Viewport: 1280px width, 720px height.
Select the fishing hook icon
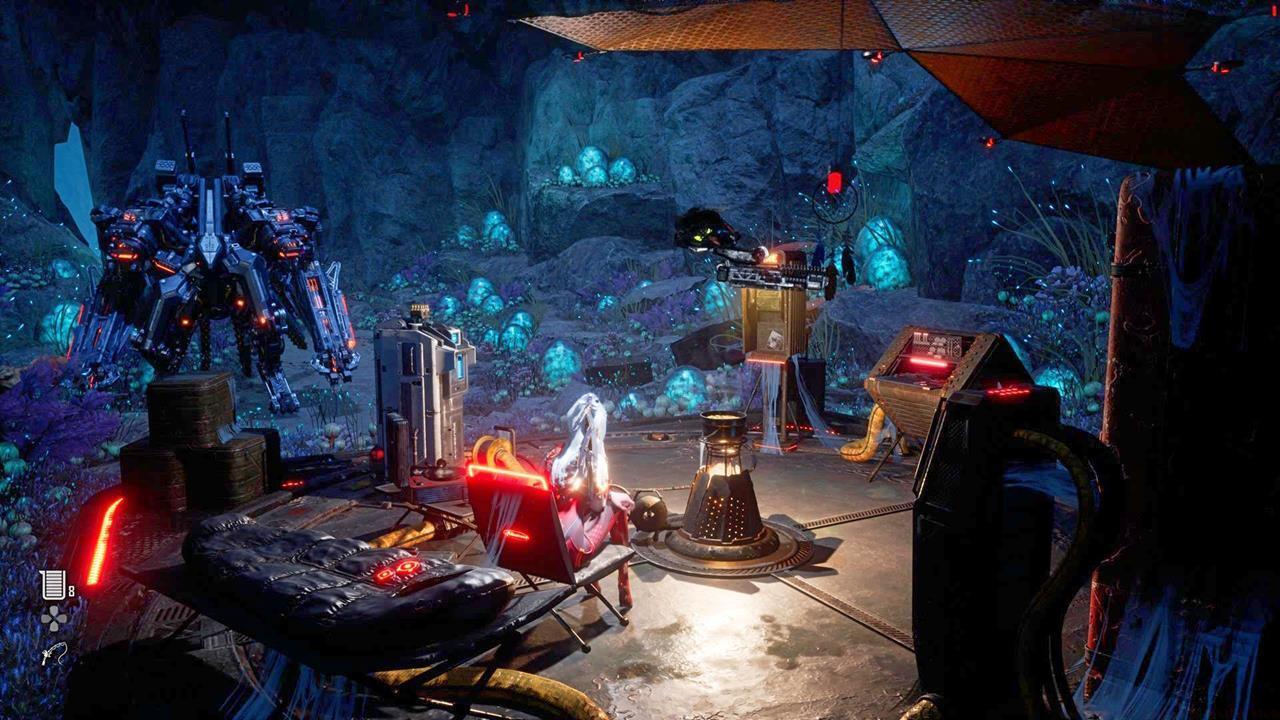[x=55, y=655]
